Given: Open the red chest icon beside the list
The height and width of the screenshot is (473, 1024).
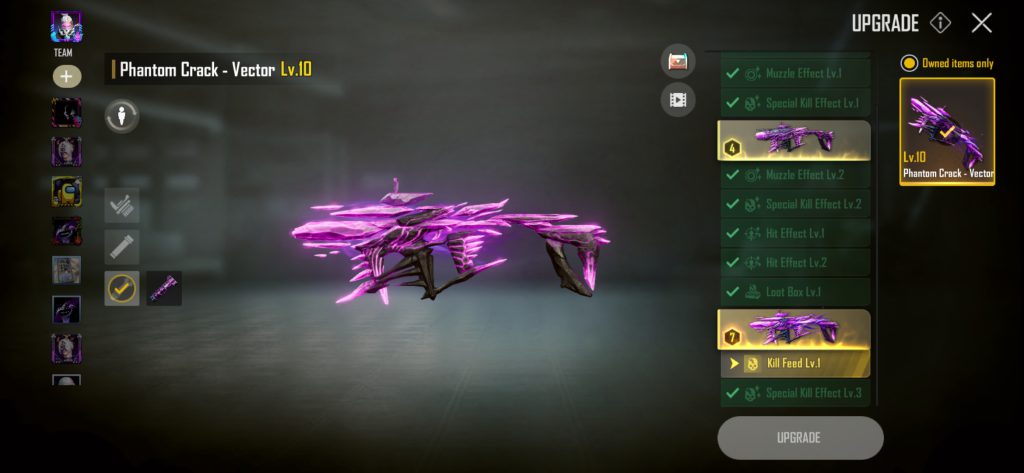Looking at the screenshot, I should [x=678, y=62].
